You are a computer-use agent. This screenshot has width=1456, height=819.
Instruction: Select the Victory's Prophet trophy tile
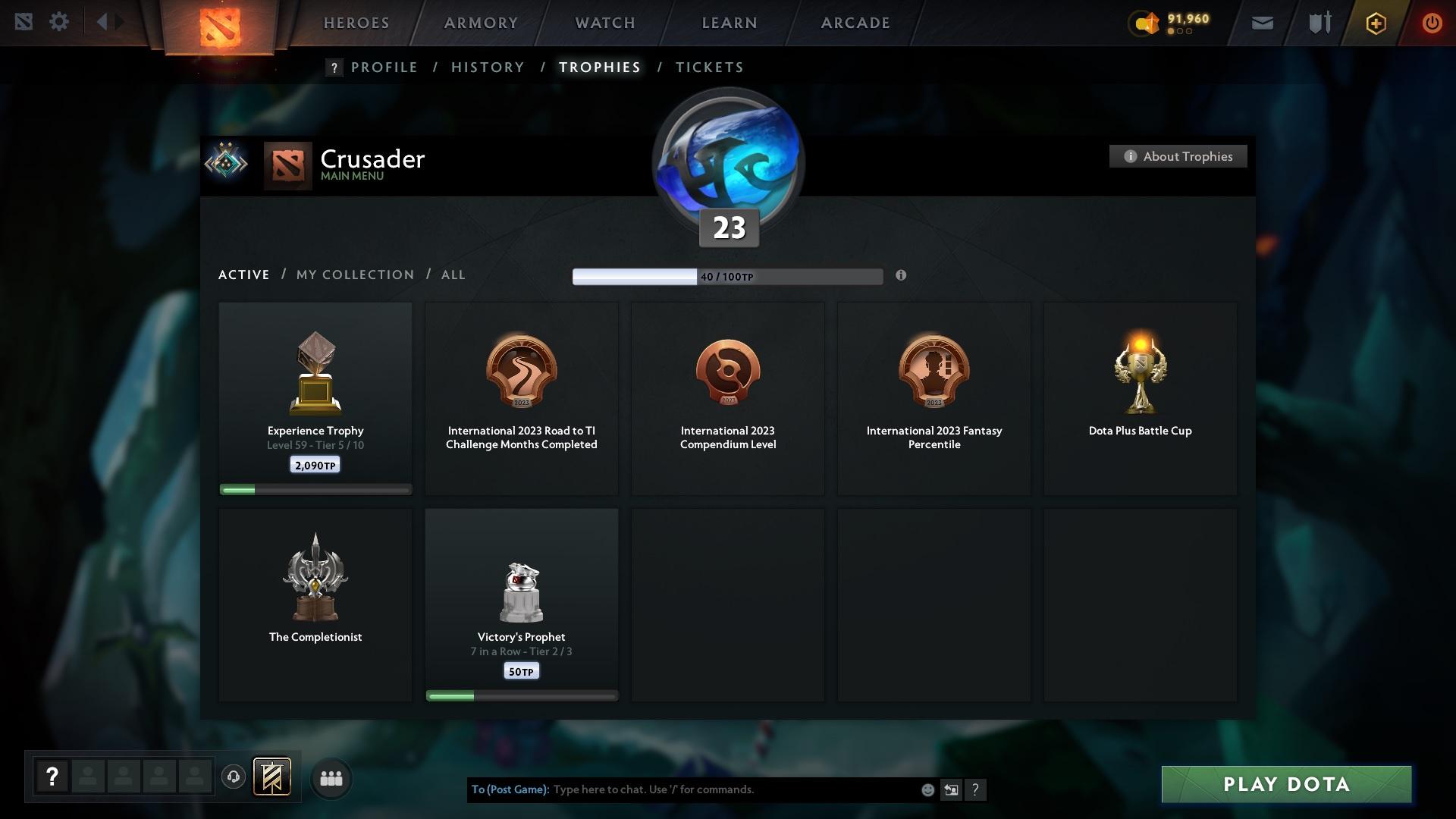click(521, 604)
